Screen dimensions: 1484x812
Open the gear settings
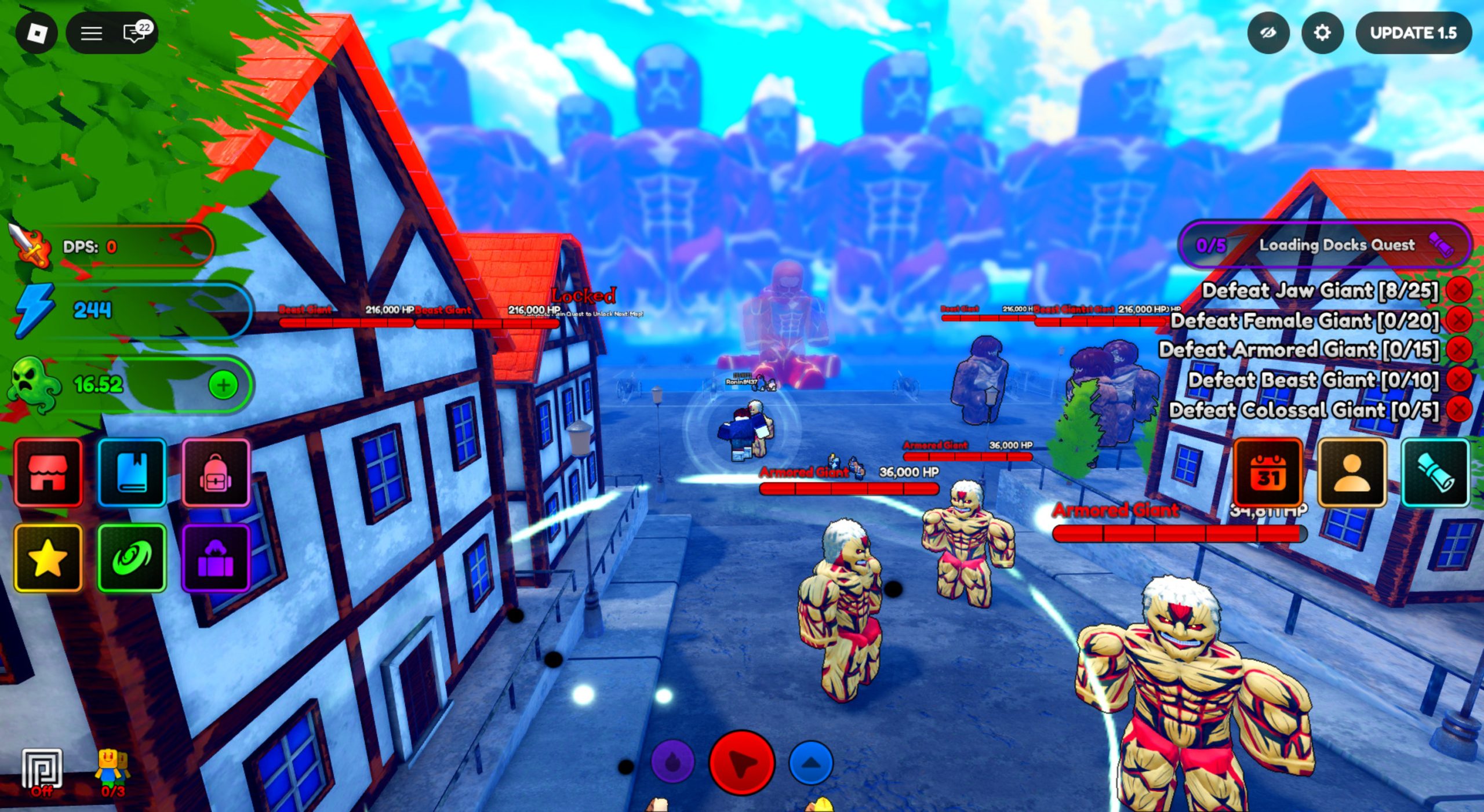pos(1322,33)
